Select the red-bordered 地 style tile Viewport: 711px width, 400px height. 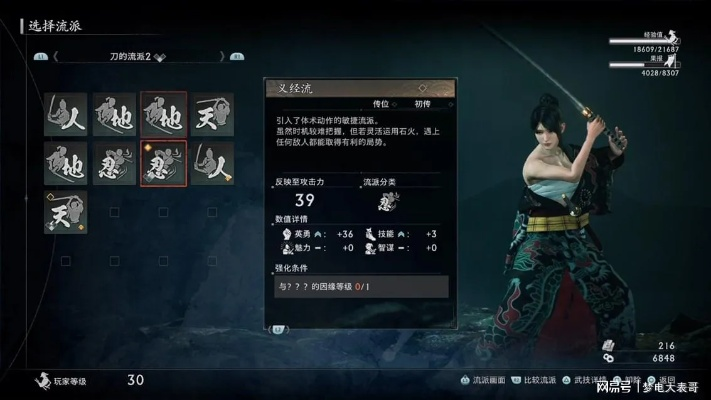[163, 114]
